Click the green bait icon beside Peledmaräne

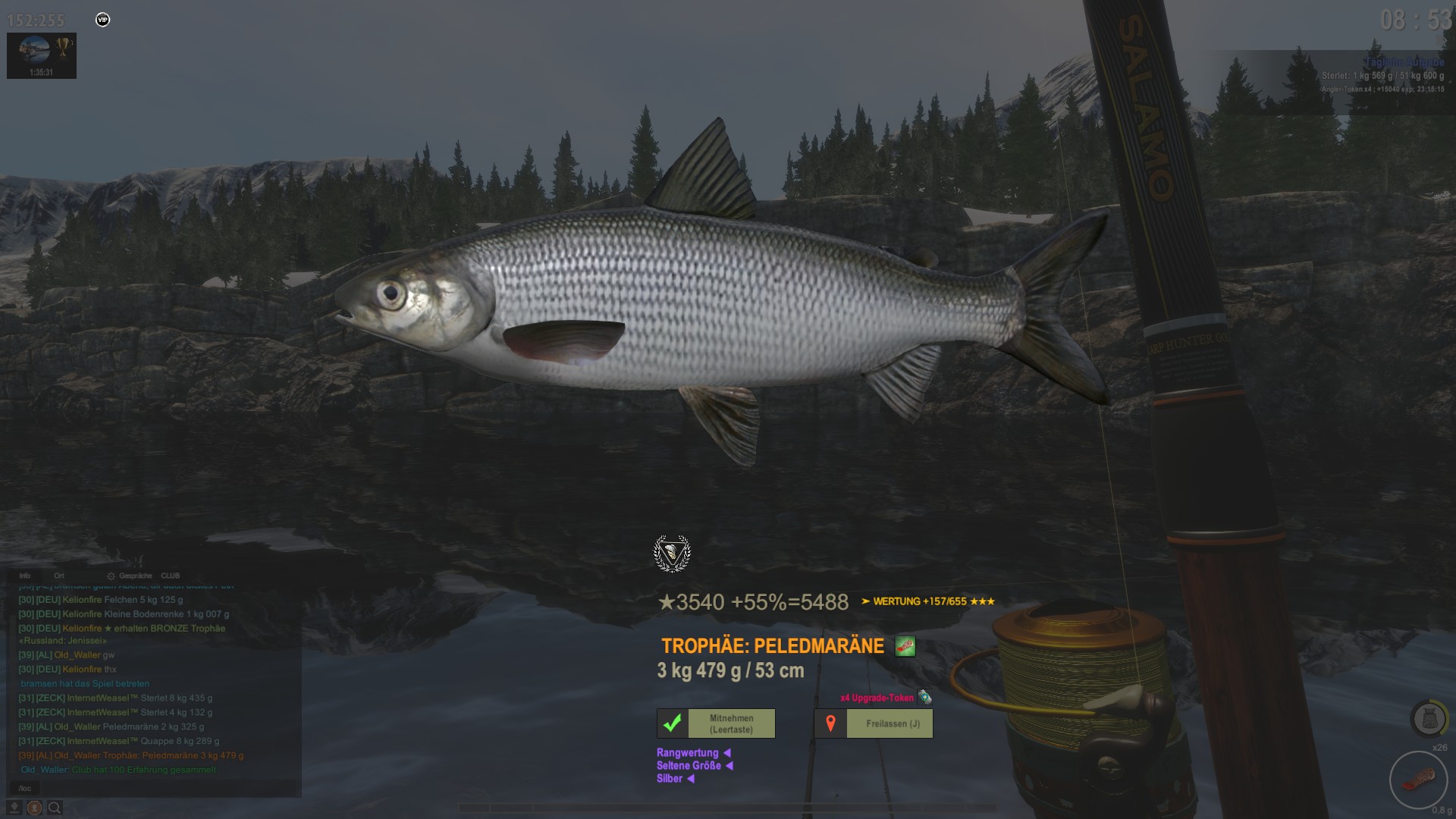click(x=905, y=646)
